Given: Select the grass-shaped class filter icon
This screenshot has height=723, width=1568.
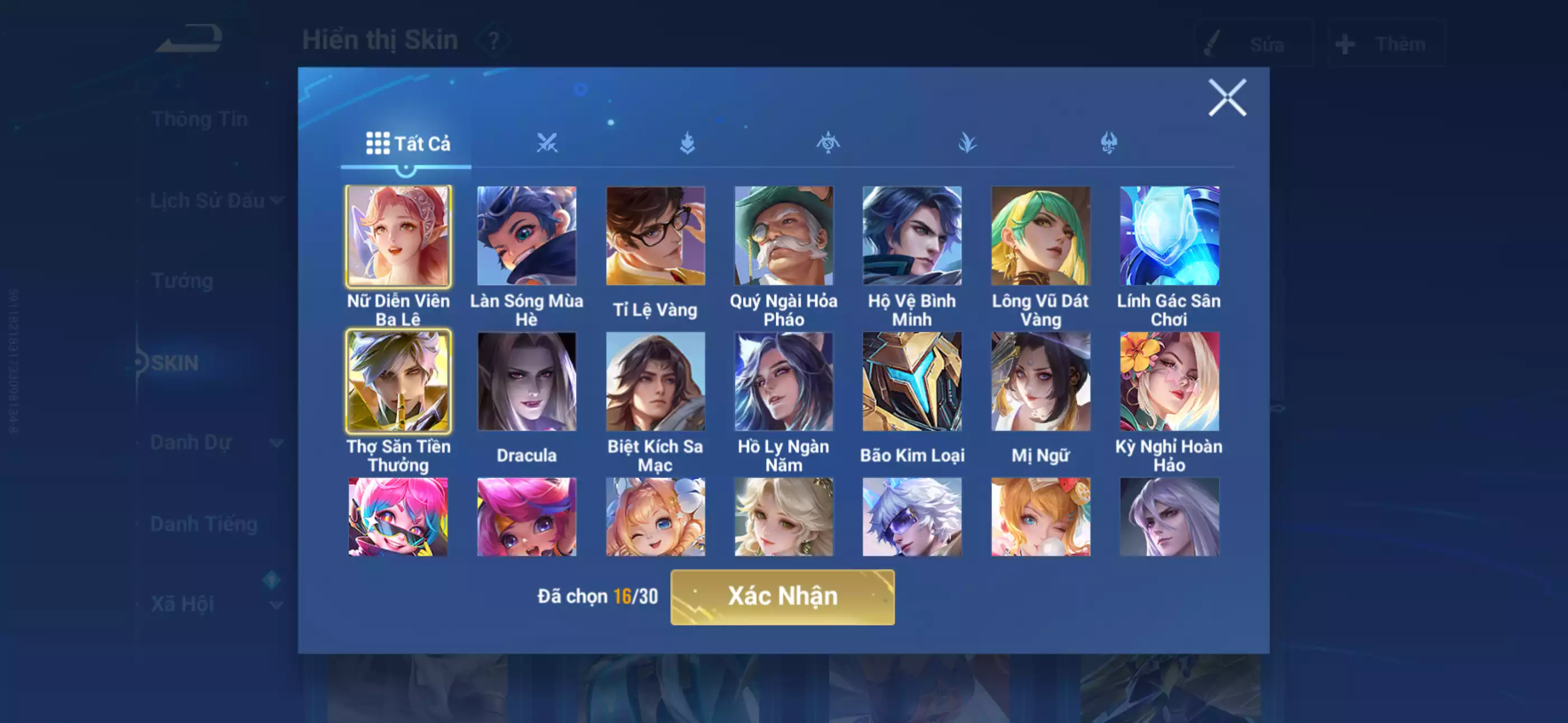Looking at the screenshot, I should coord(967,141).
